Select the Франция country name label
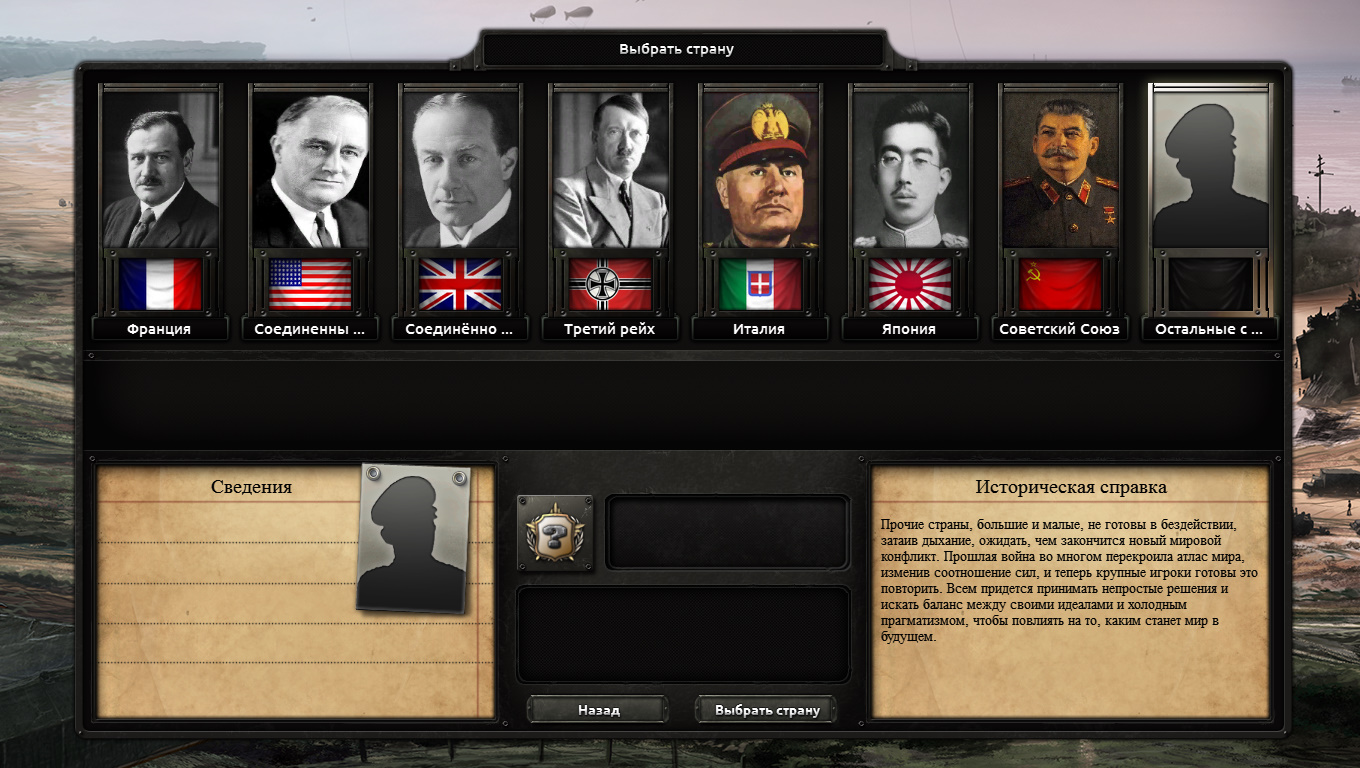The image size is (1360, 768). 159,328
